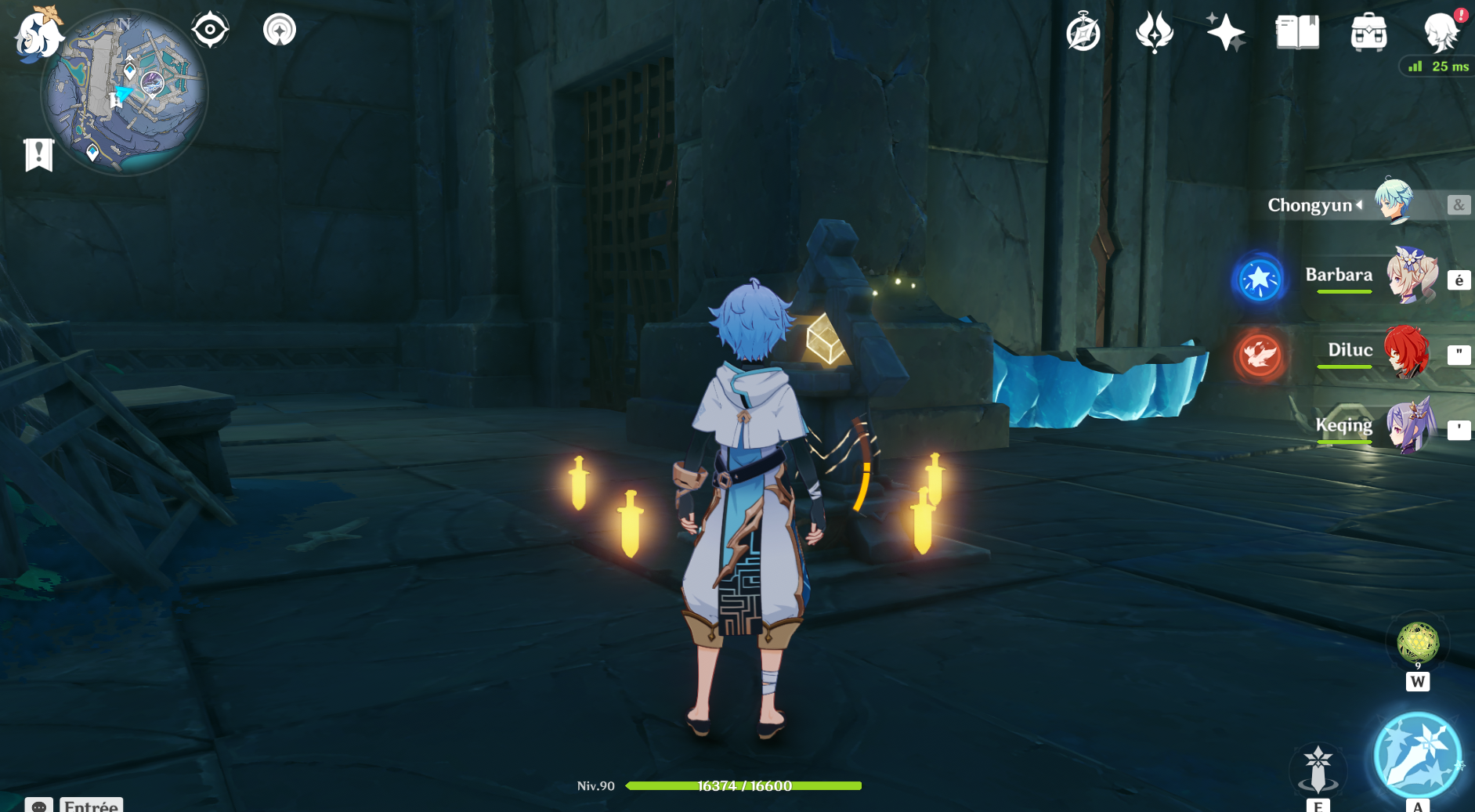Open the Adventurer Handbook book icon
This screenshot has height=812, width=1475.
click(x=1297, y=33)
